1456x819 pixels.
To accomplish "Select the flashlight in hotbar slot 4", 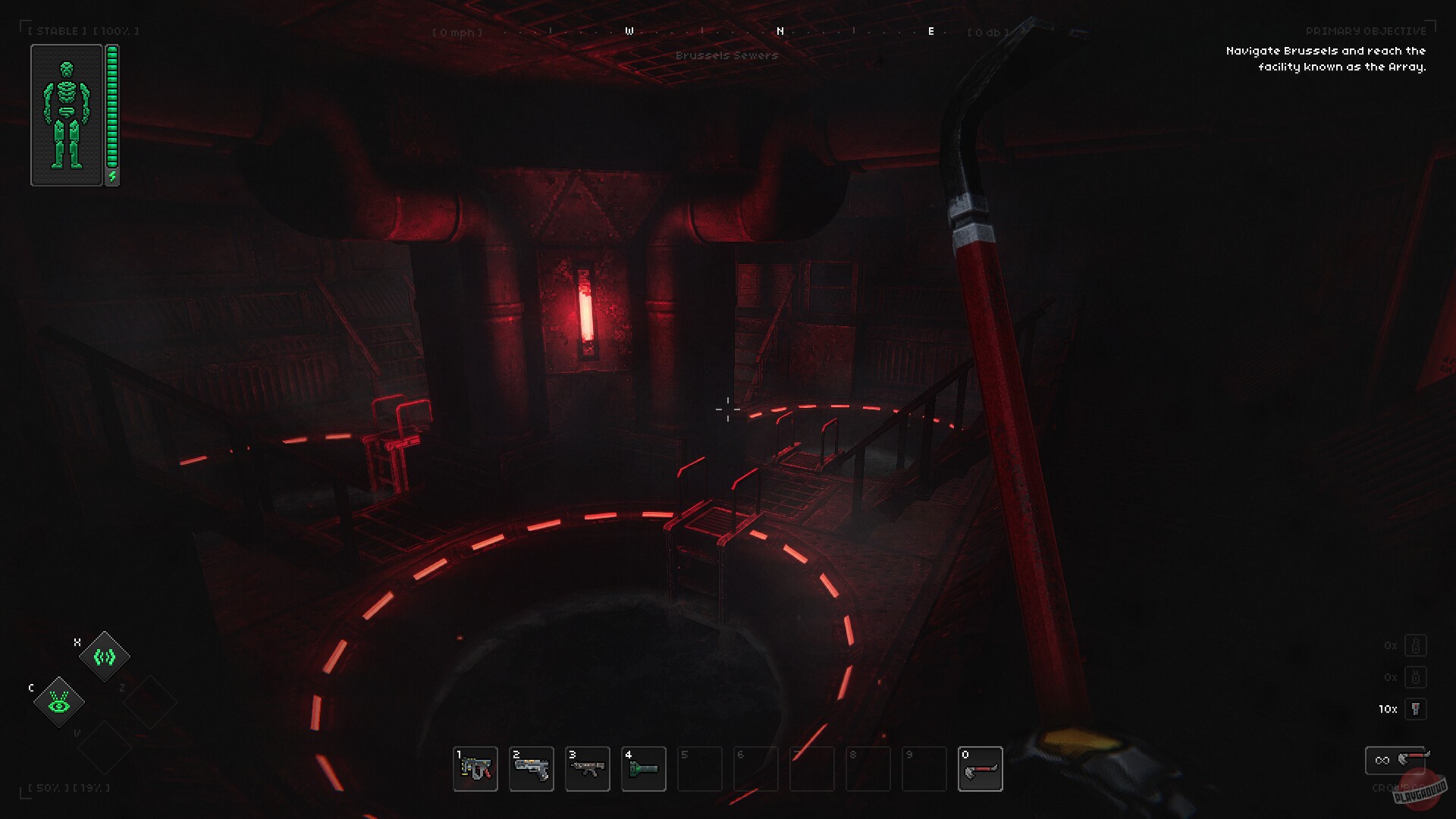I will [x=644, y=769].
